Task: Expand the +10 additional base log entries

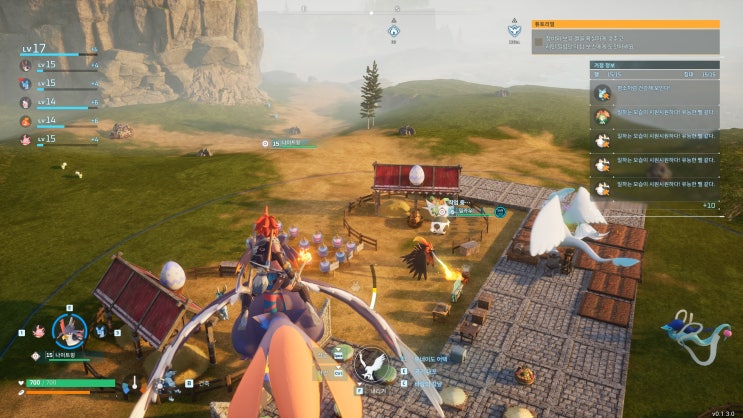Action: tap(709, 205)
